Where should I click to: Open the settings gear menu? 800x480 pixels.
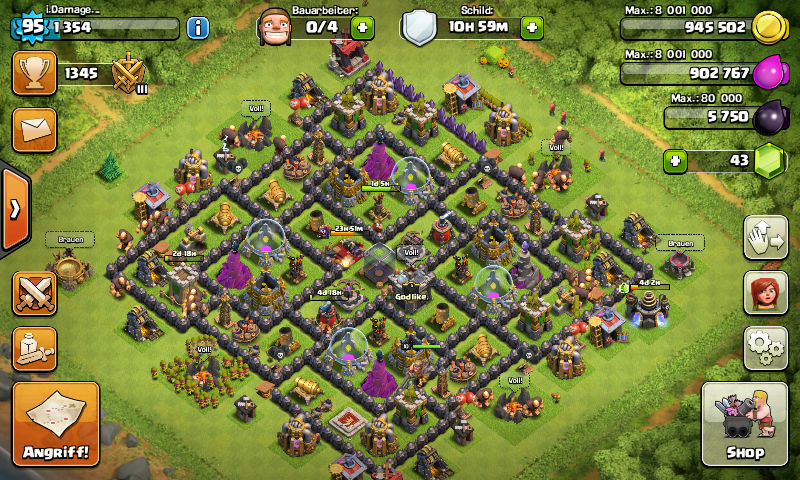tap(765, 347)
